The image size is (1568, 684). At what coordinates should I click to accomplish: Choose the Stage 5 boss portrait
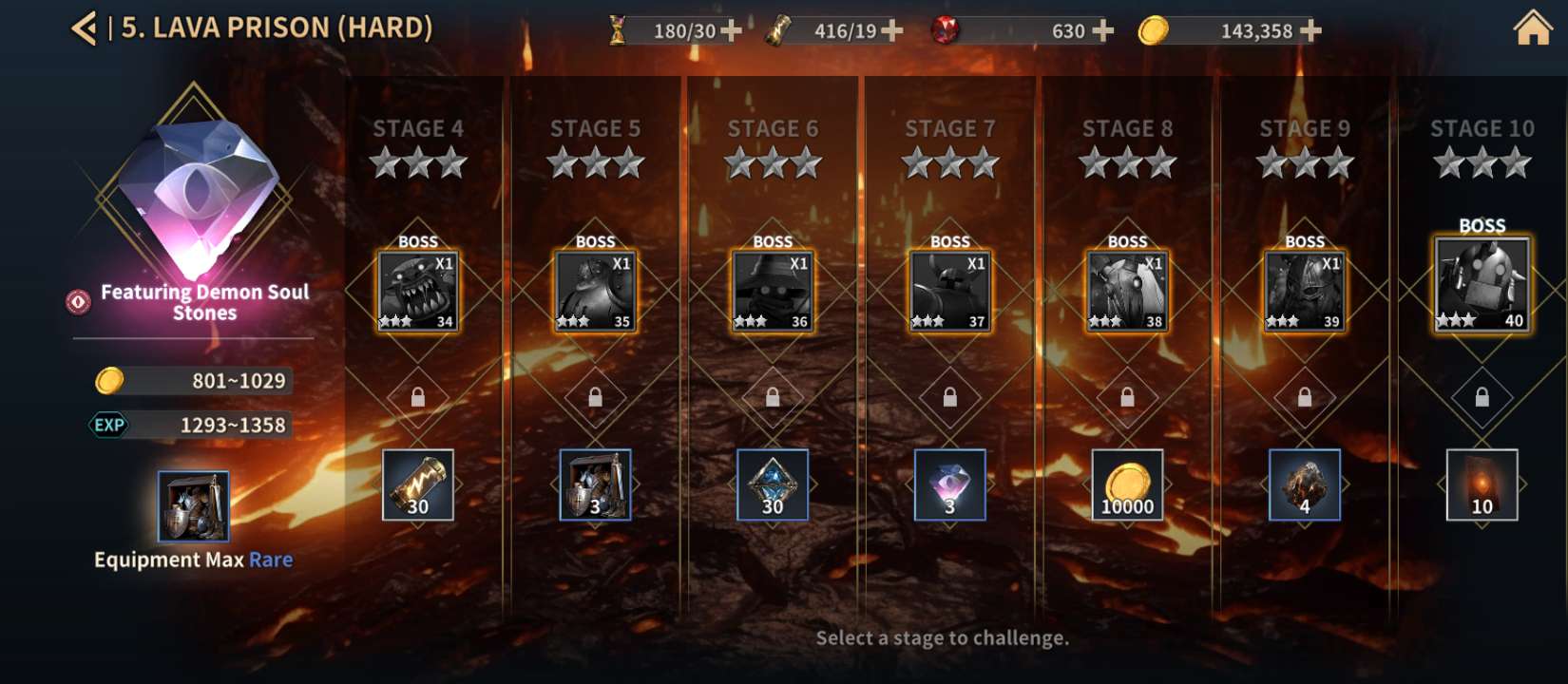coord(595,292)
